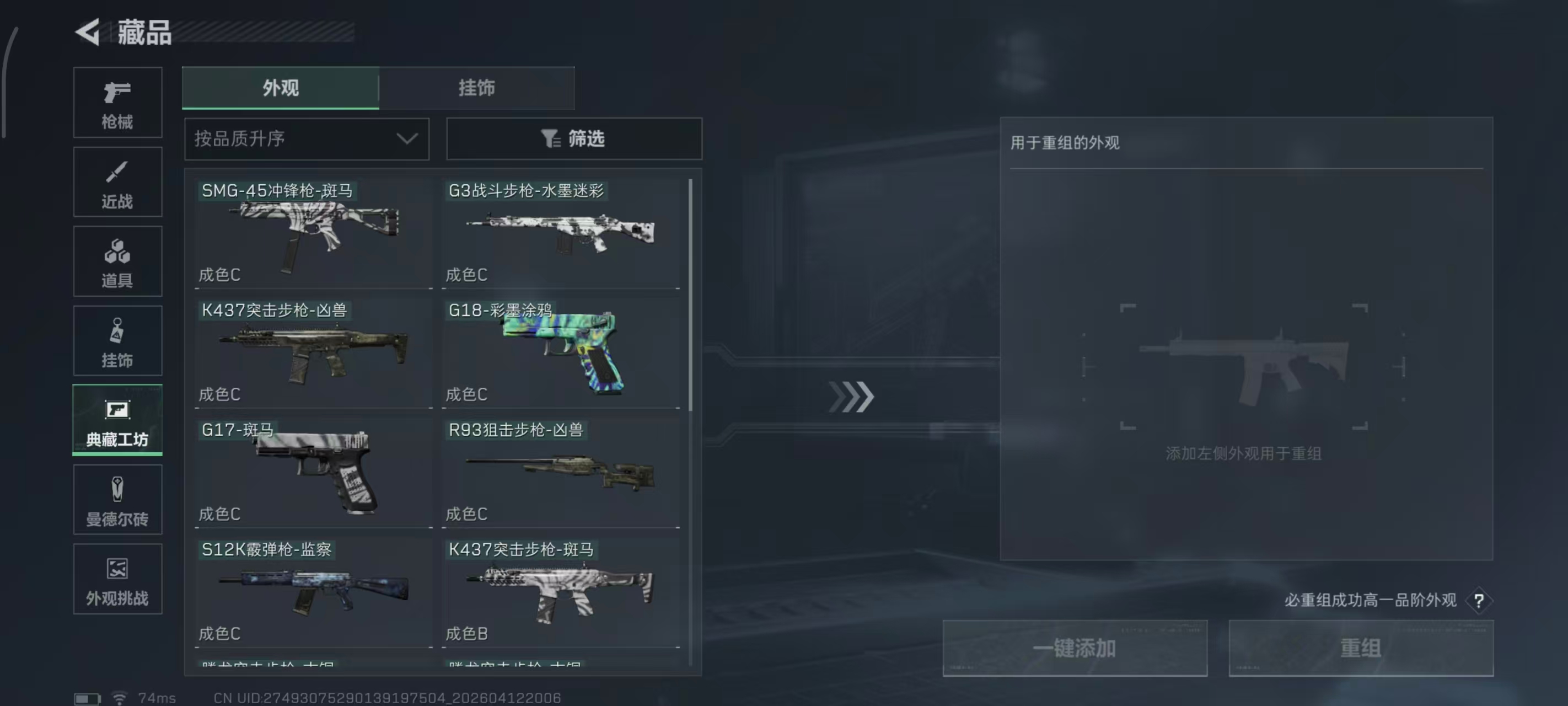Screen dimensions: 1568x706
Task: Select the 道具 items category icon
Action: [x=117, y=261]
